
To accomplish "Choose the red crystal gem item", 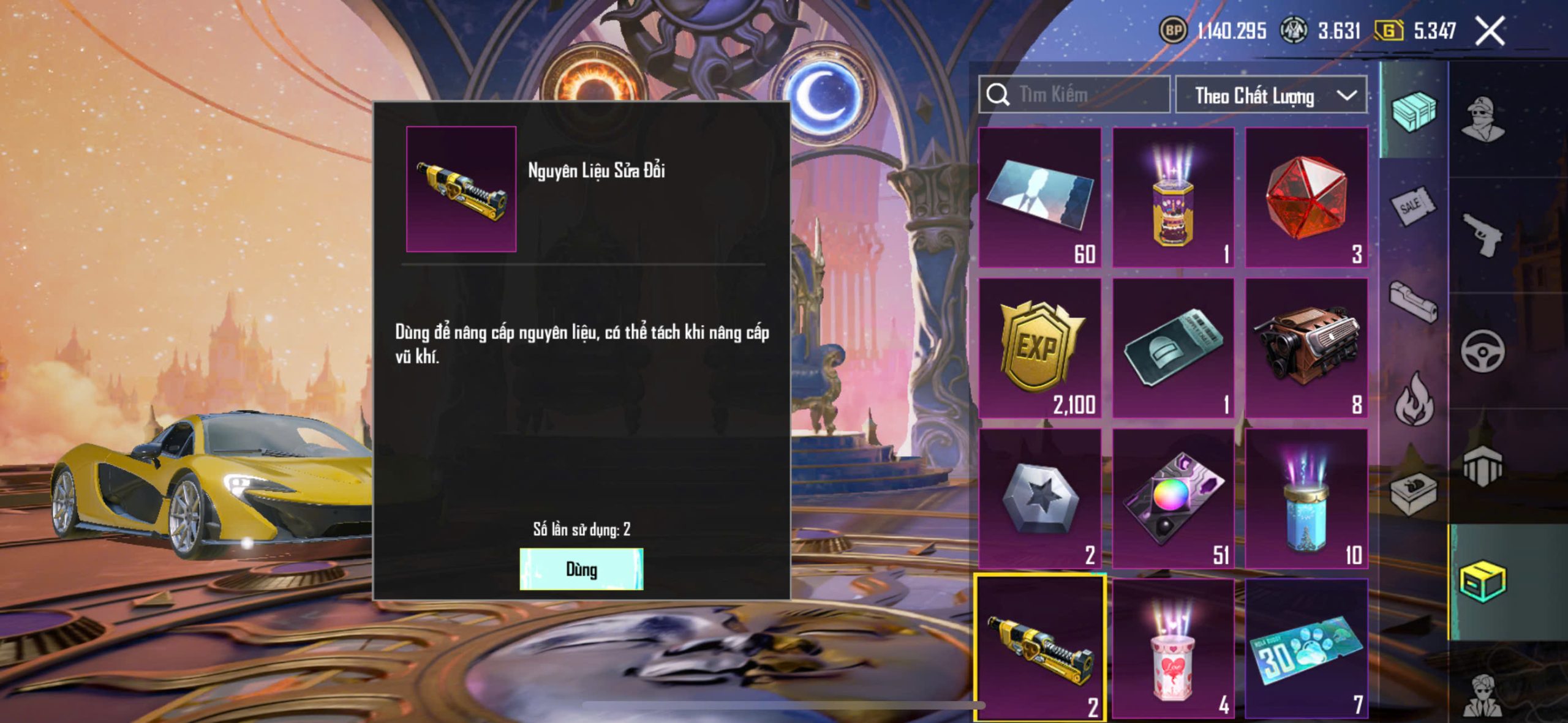I will point(1306,197).
